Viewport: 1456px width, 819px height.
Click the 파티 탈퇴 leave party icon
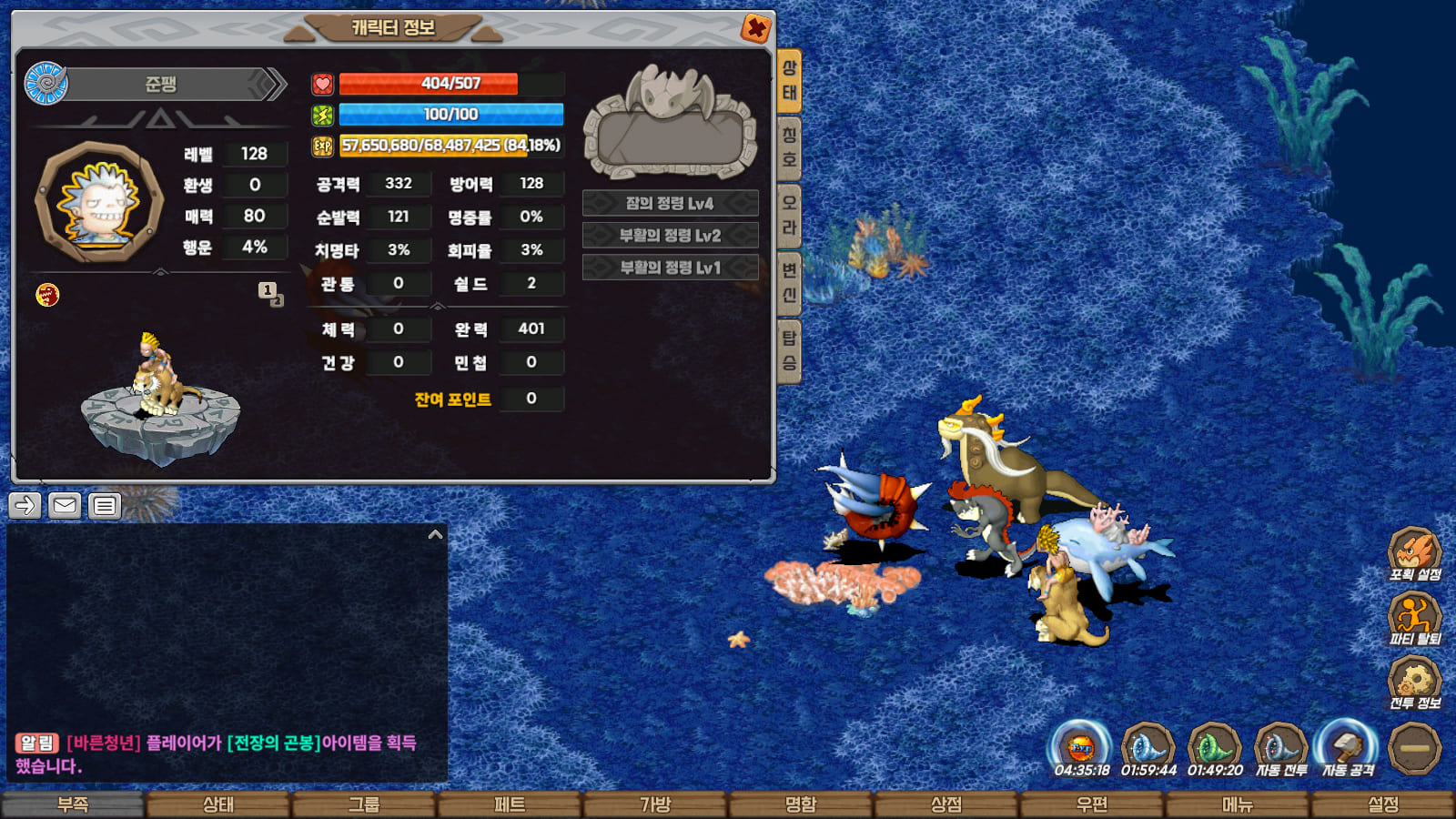1414,616
